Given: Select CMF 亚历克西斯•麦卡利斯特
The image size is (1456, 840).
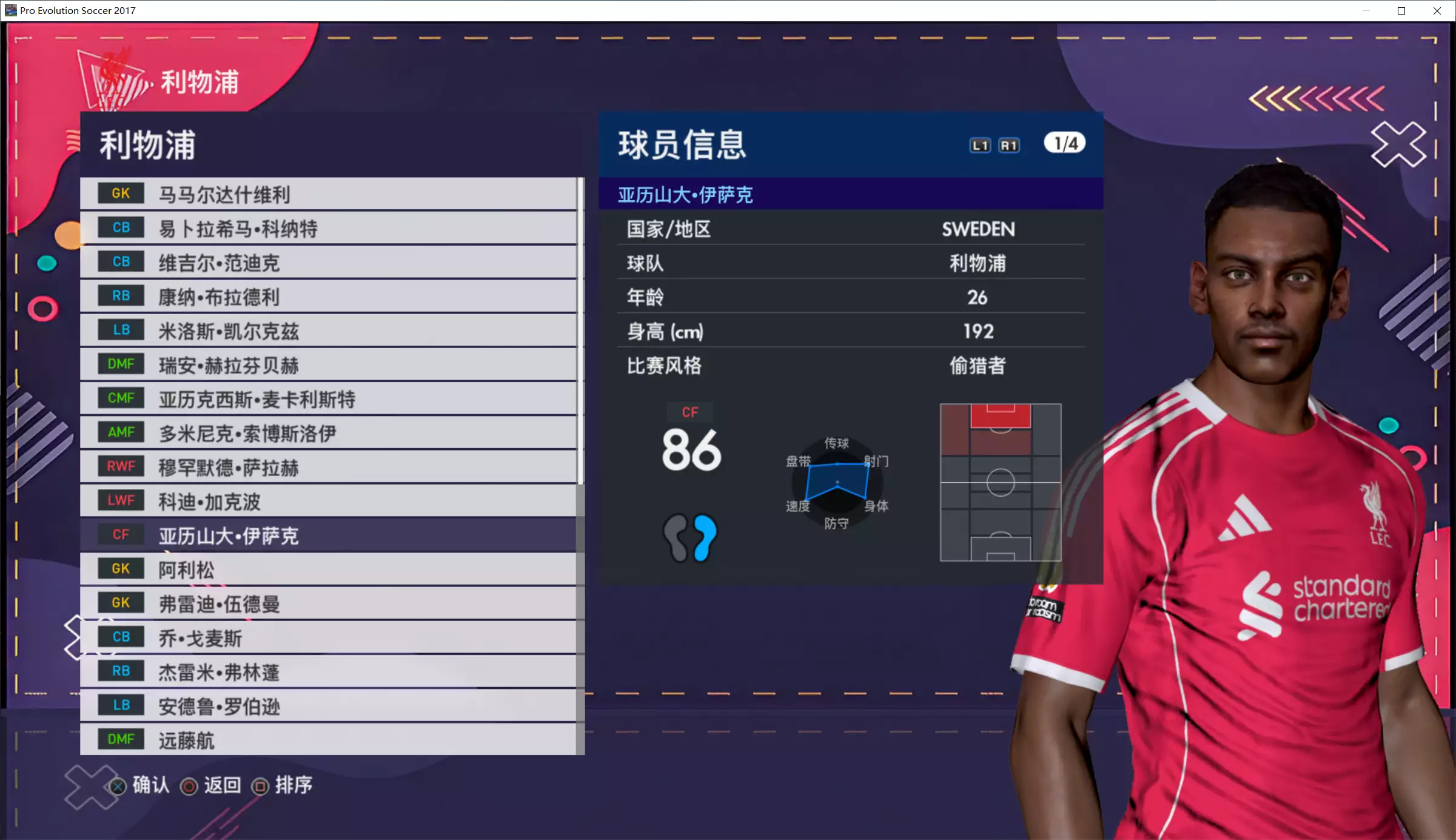Looking at the screenshot, I should pyautogui.click(x=327, y=398).
